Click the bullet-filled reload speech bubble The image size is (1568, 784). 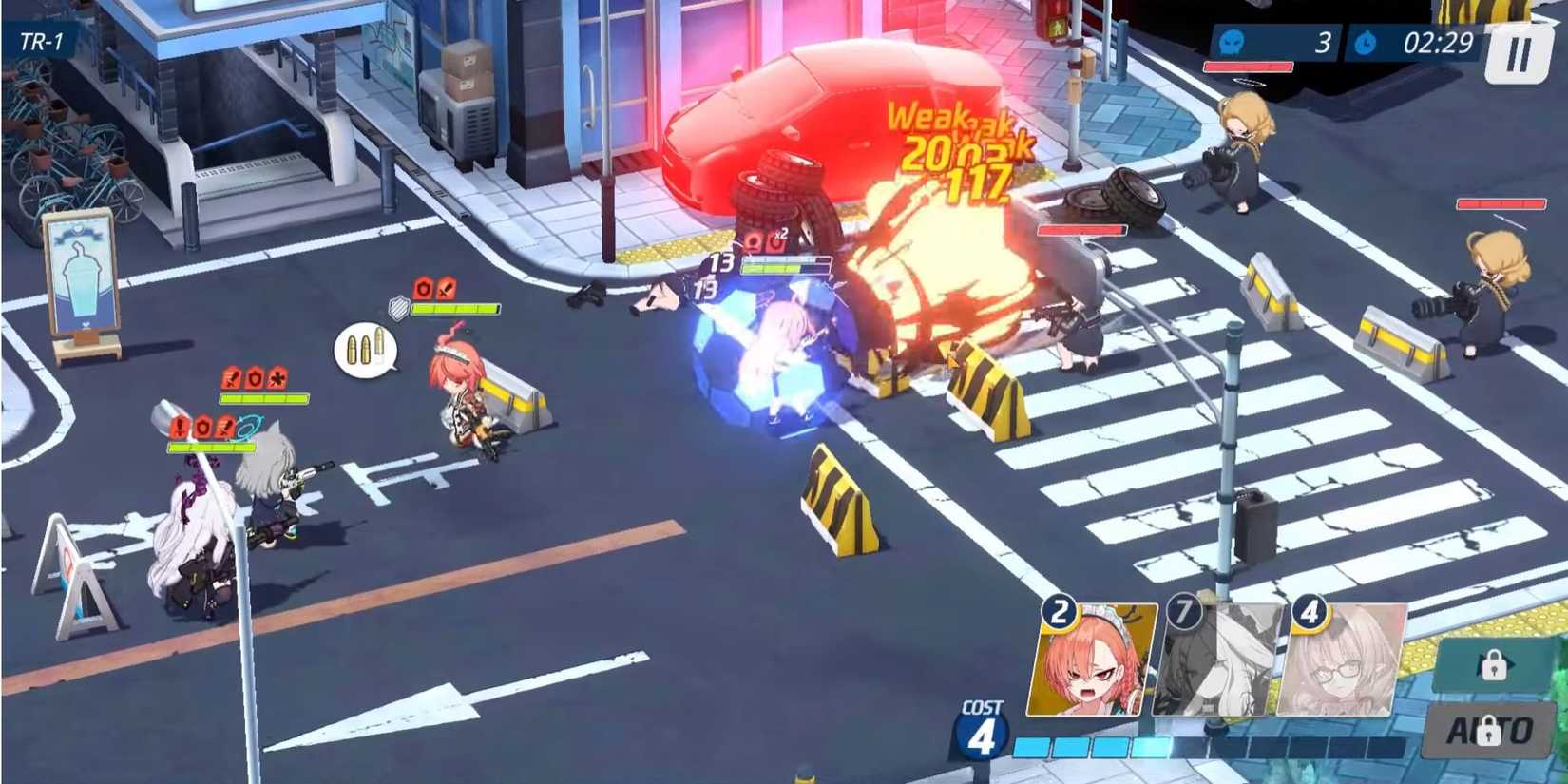pyautogui.click(x=366, y=350)
